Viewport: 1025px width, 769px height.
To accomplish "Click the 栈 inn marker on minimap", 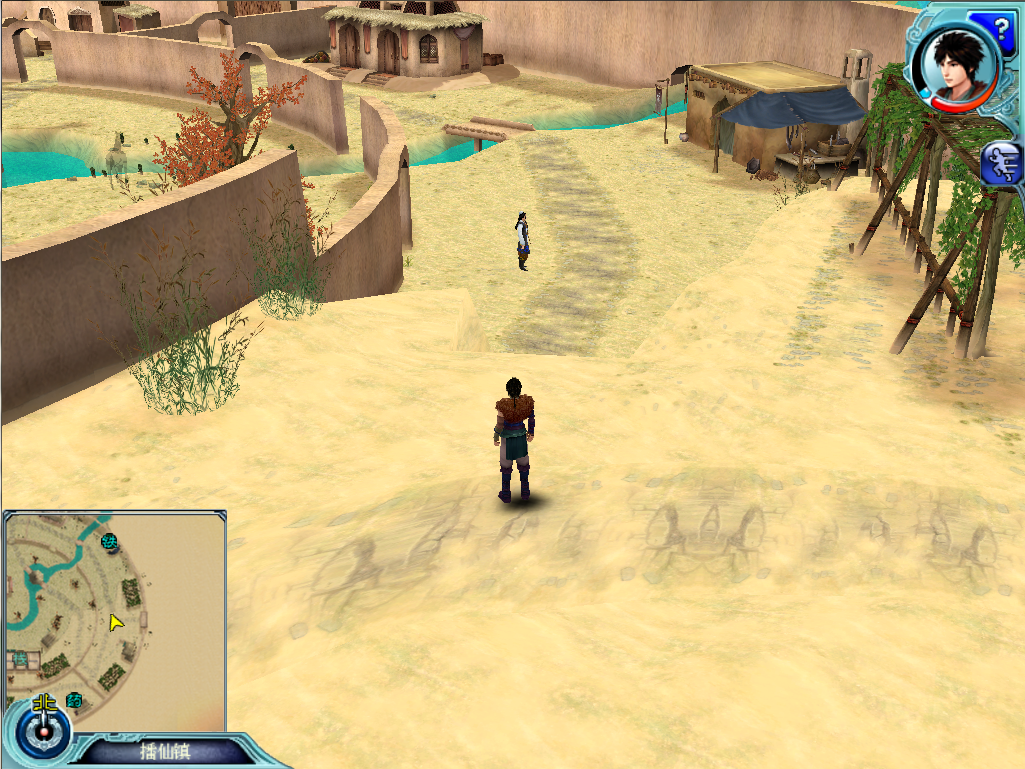I will (19, 659).
